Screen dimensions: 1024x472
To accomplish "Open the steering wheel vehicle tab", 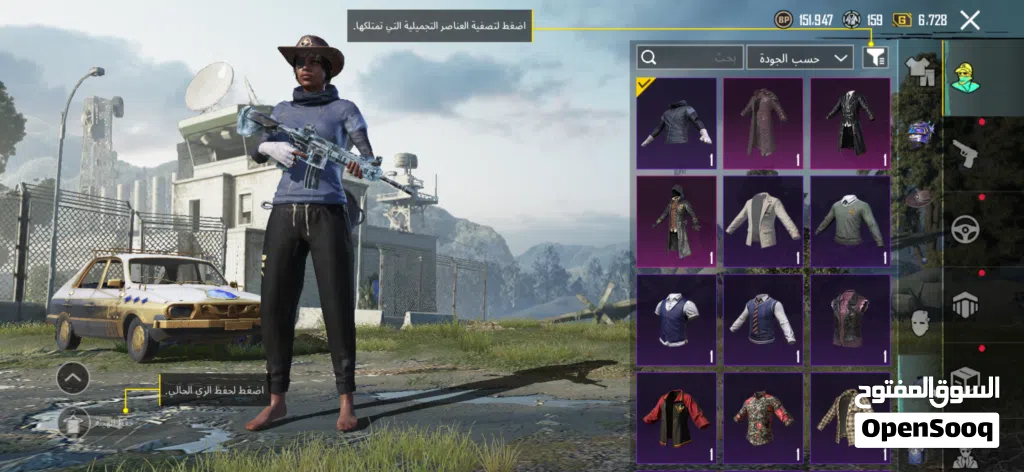I will click(966, 228).
